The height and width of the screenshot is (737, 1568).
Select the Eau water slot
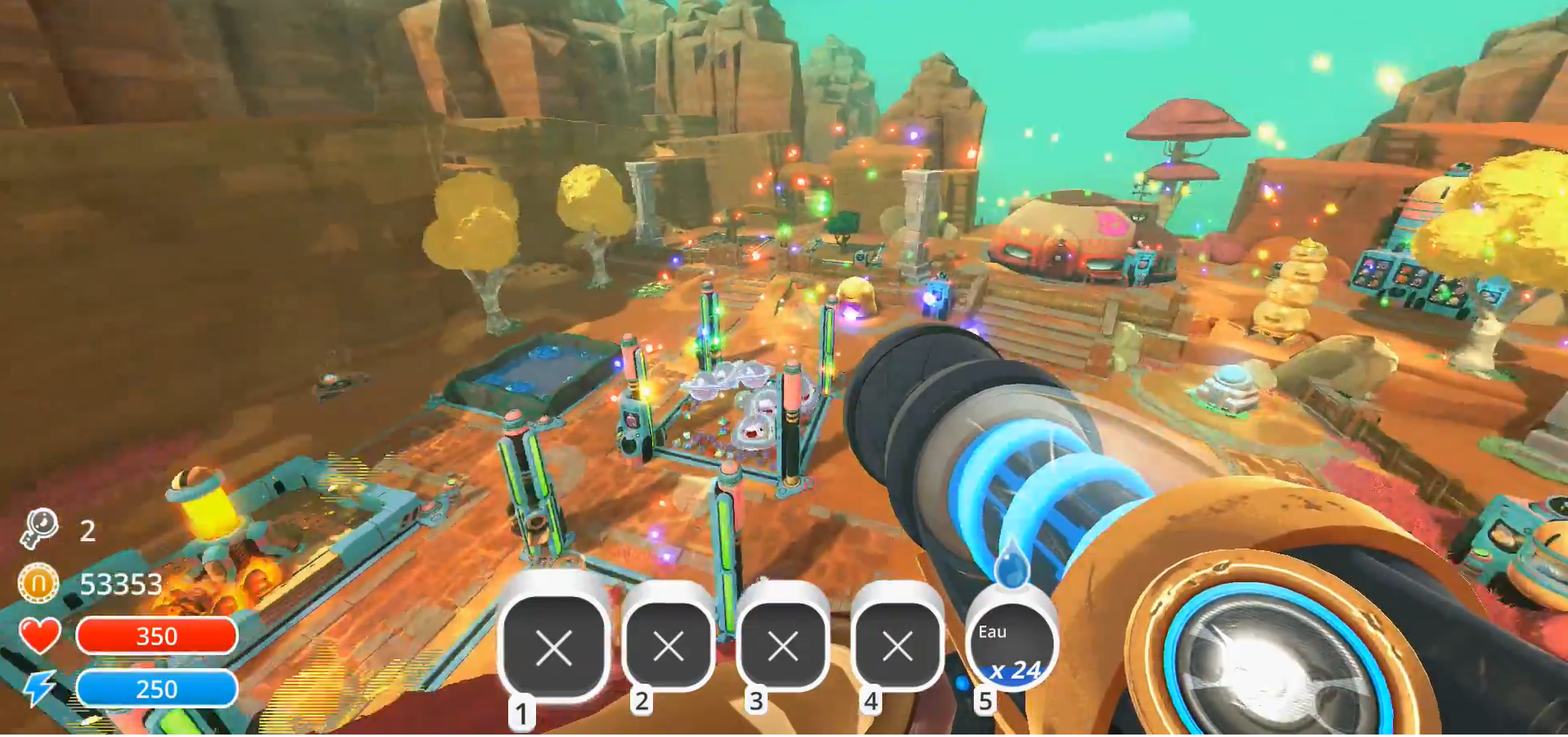1012,647
